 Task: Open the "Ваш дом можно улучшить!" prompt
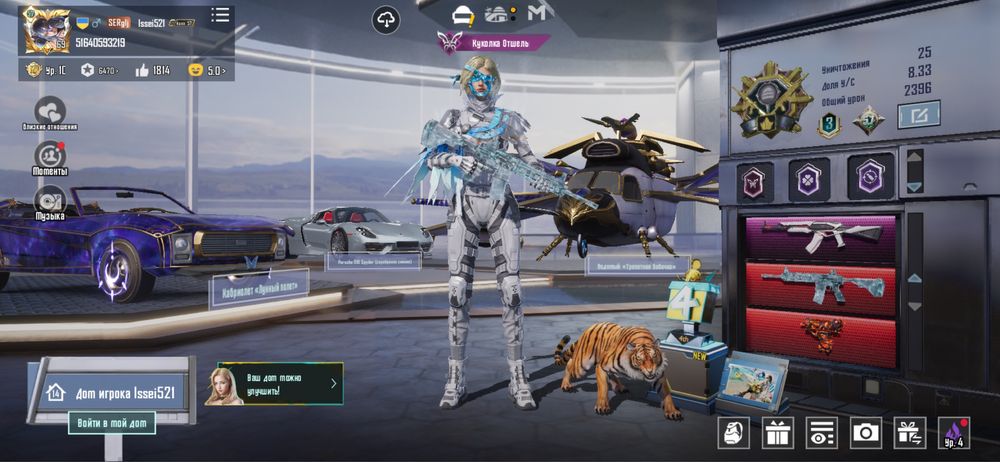(x=280, y=383)
